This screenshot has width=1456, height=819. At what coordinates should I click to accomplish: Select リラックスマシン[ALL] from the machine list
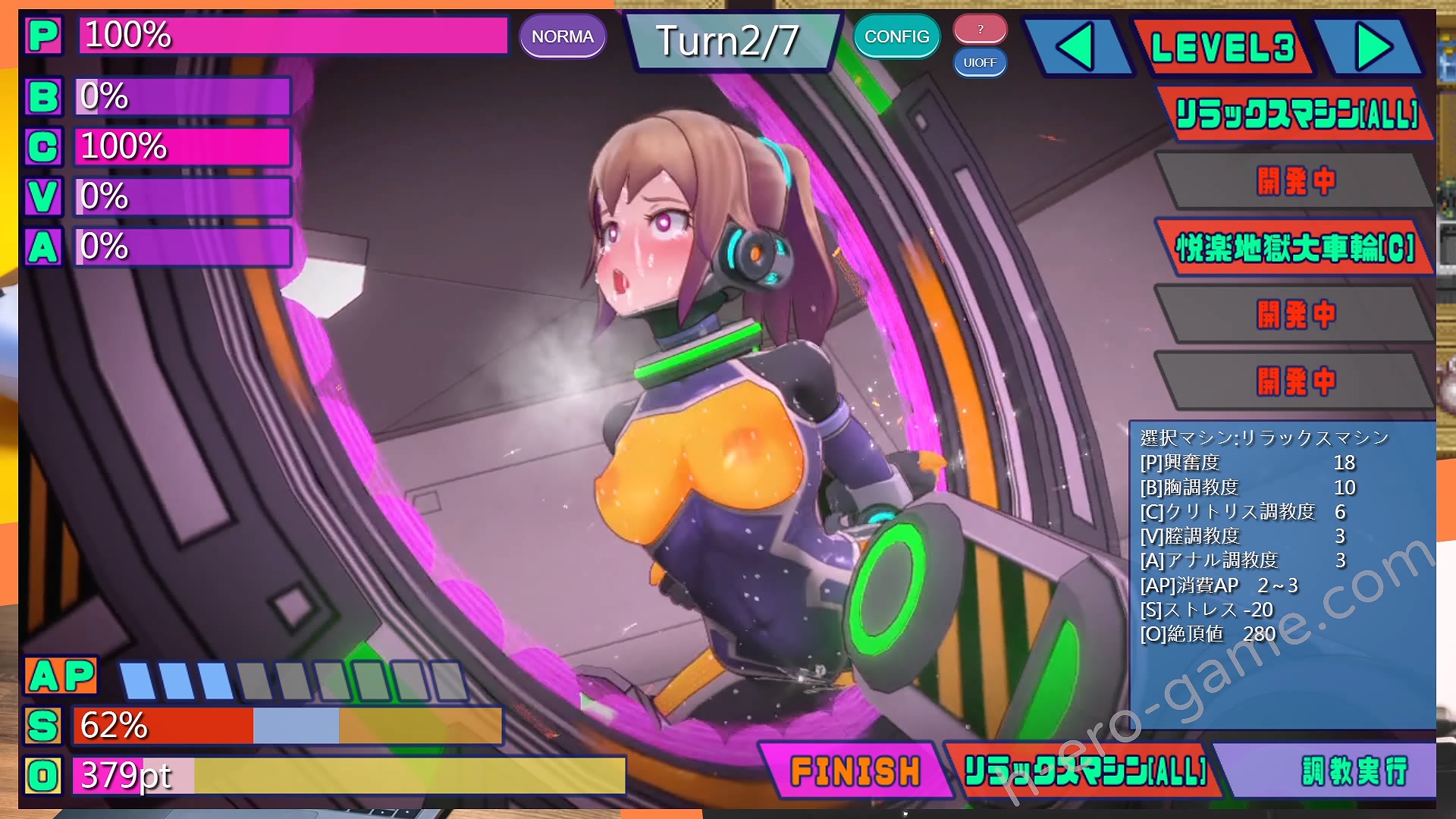pyautogui.click(x=1295, y=115)
